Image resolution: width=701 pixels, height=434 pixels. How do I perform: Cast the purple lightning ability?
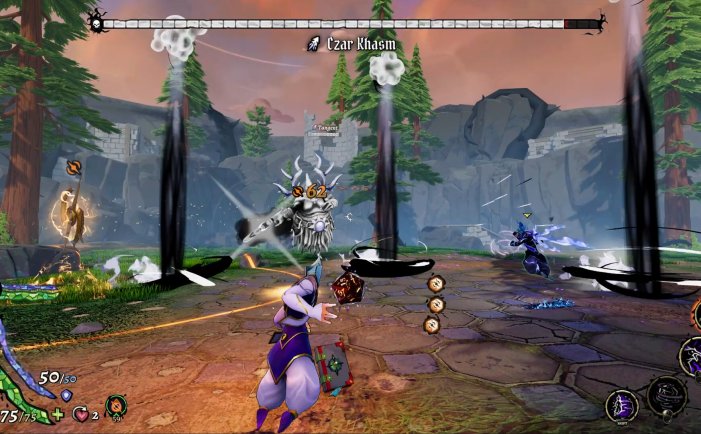click(691, 355)
